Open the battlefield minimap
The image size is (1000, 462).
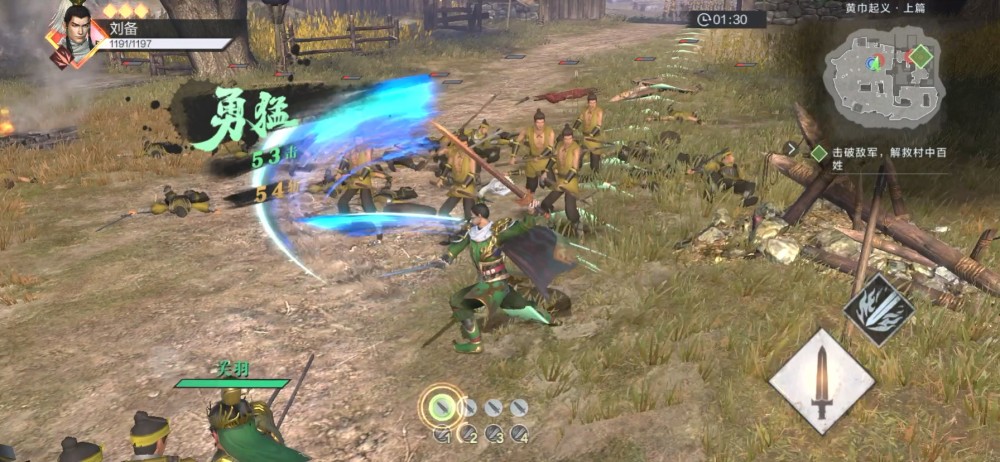point(883,76)
